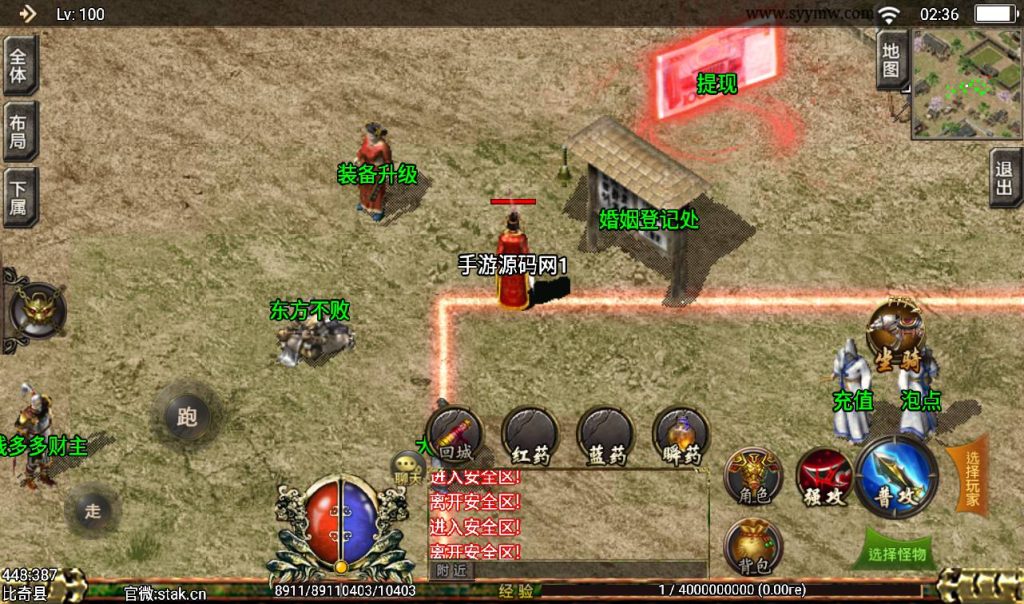
Task: Choose the 选择怪物 target button
Action: click(x=897, y=553)
